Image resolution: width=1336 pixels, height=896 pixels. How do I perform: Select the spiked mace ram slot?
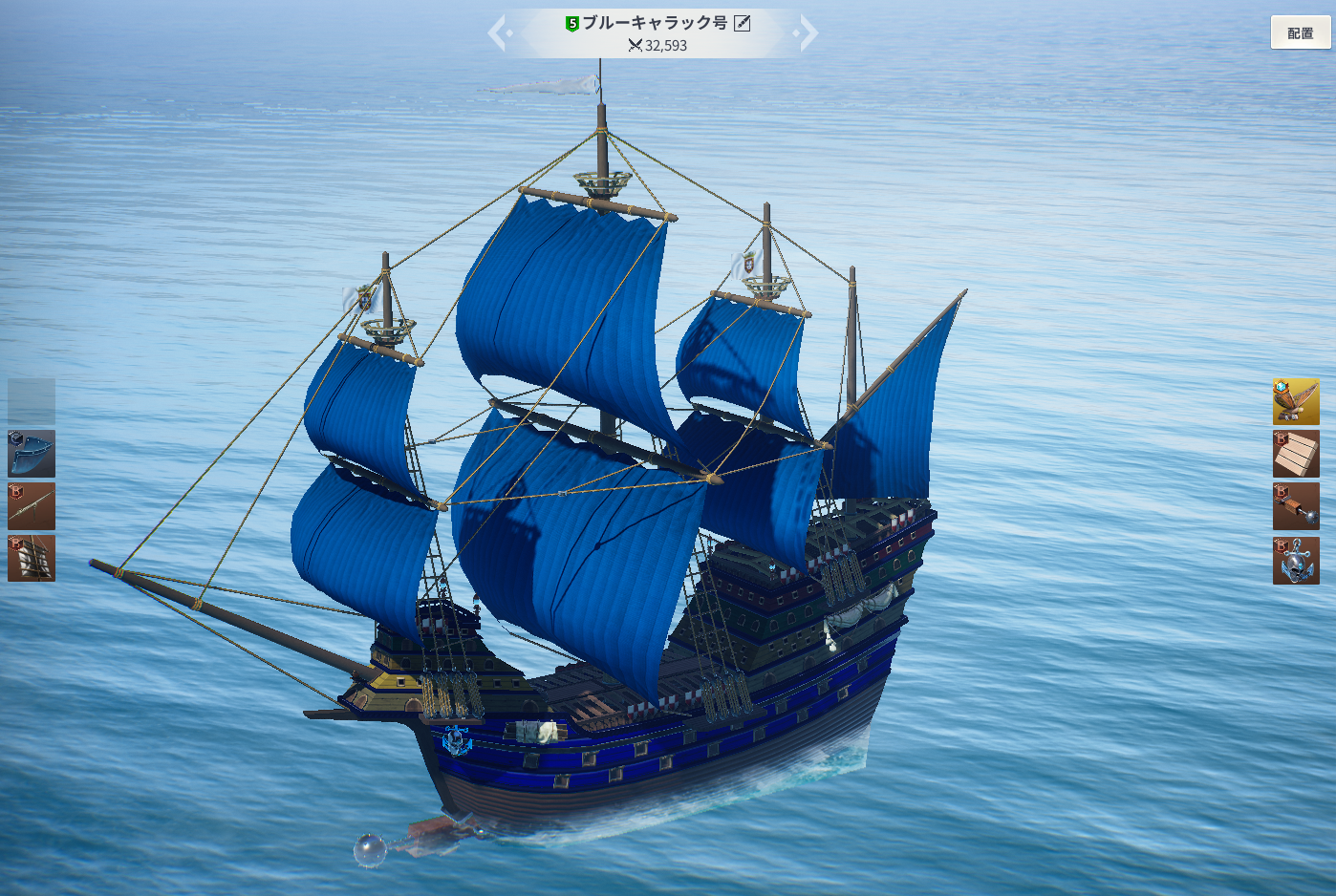click(1296, 506)
